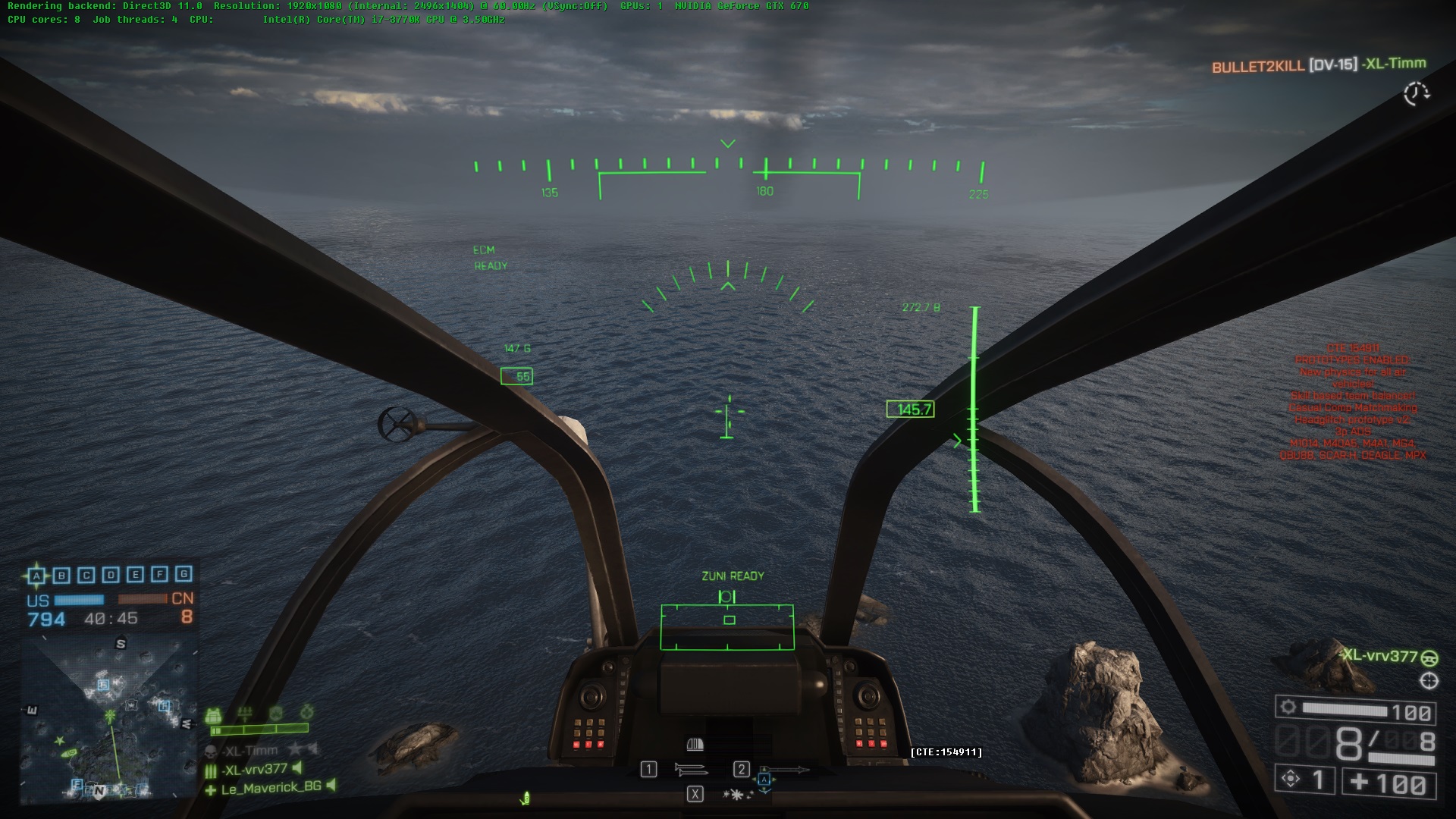Select the Zuni rockets weapon icon
The height and width of the screenshot is (819, 1456).
691,770
